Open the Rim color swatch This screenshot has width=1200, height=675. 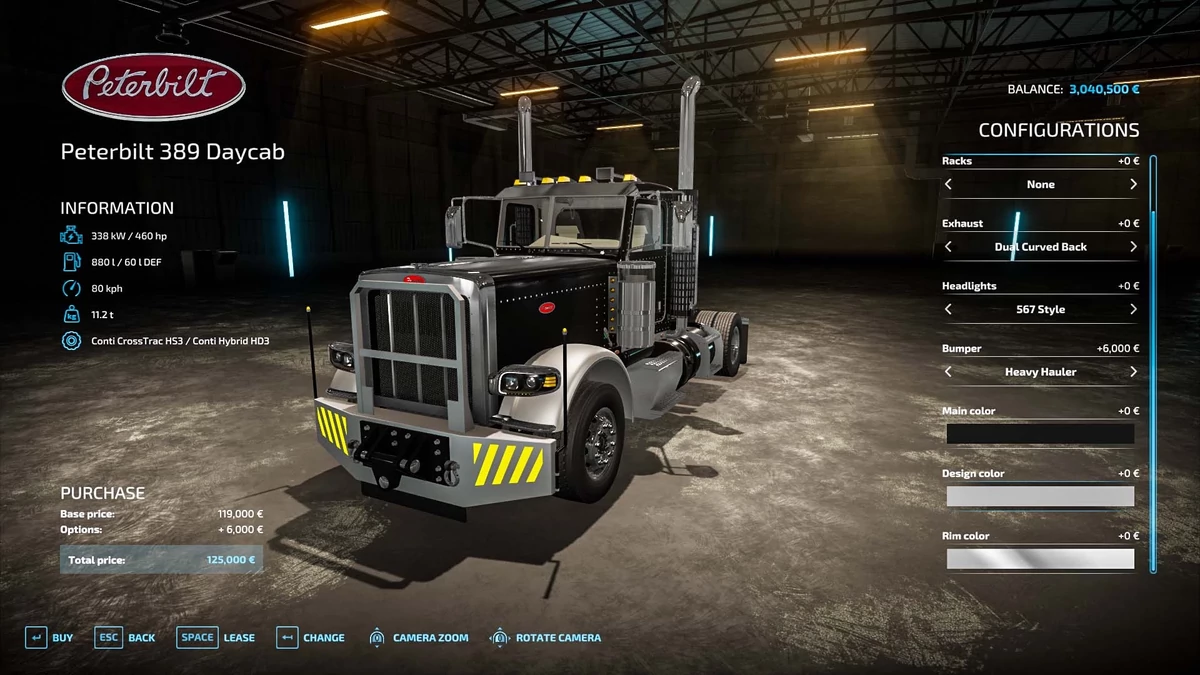[x=1040, y=559]
